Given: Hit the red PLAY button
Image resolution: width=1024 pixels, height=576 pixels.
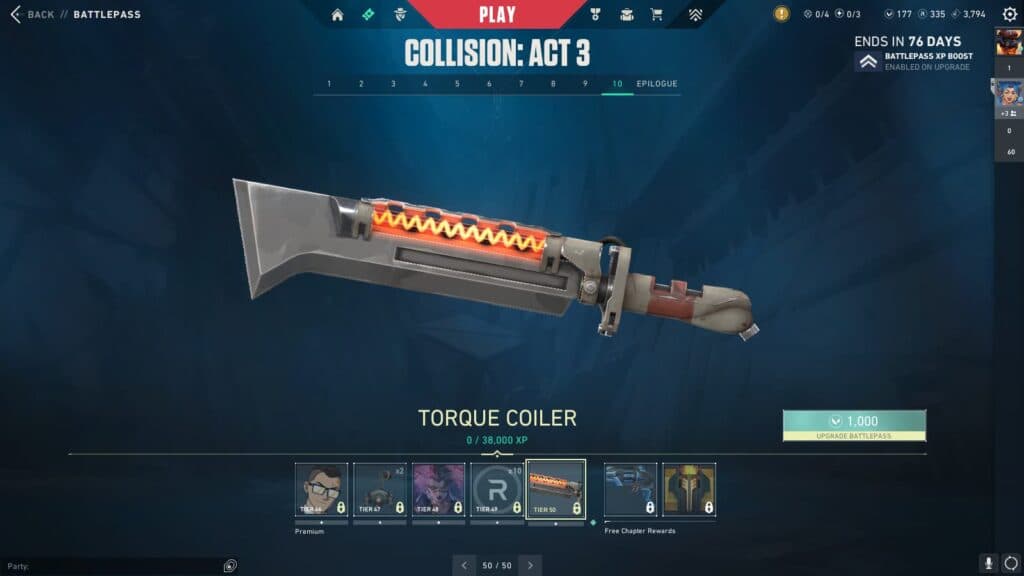Looking at the screenshot, I should coord(497,14).
